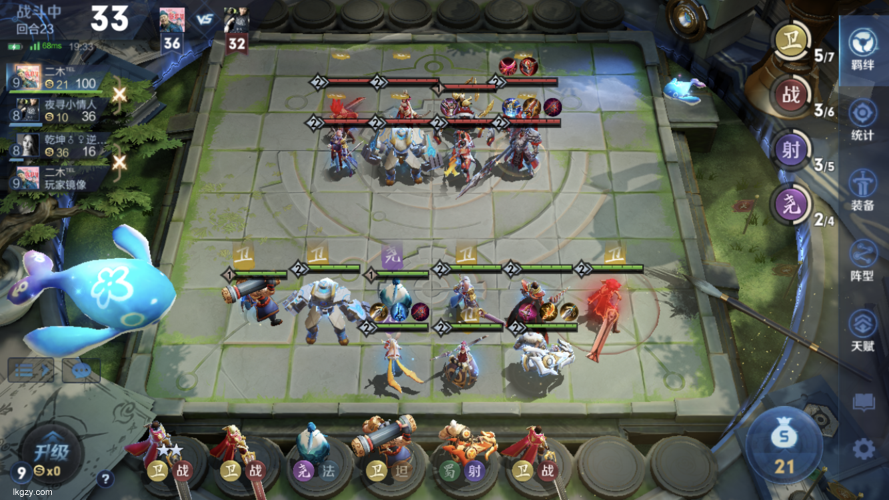889x500 pixels.
Task: Click the question mark help icon
Action: (105, 479)
